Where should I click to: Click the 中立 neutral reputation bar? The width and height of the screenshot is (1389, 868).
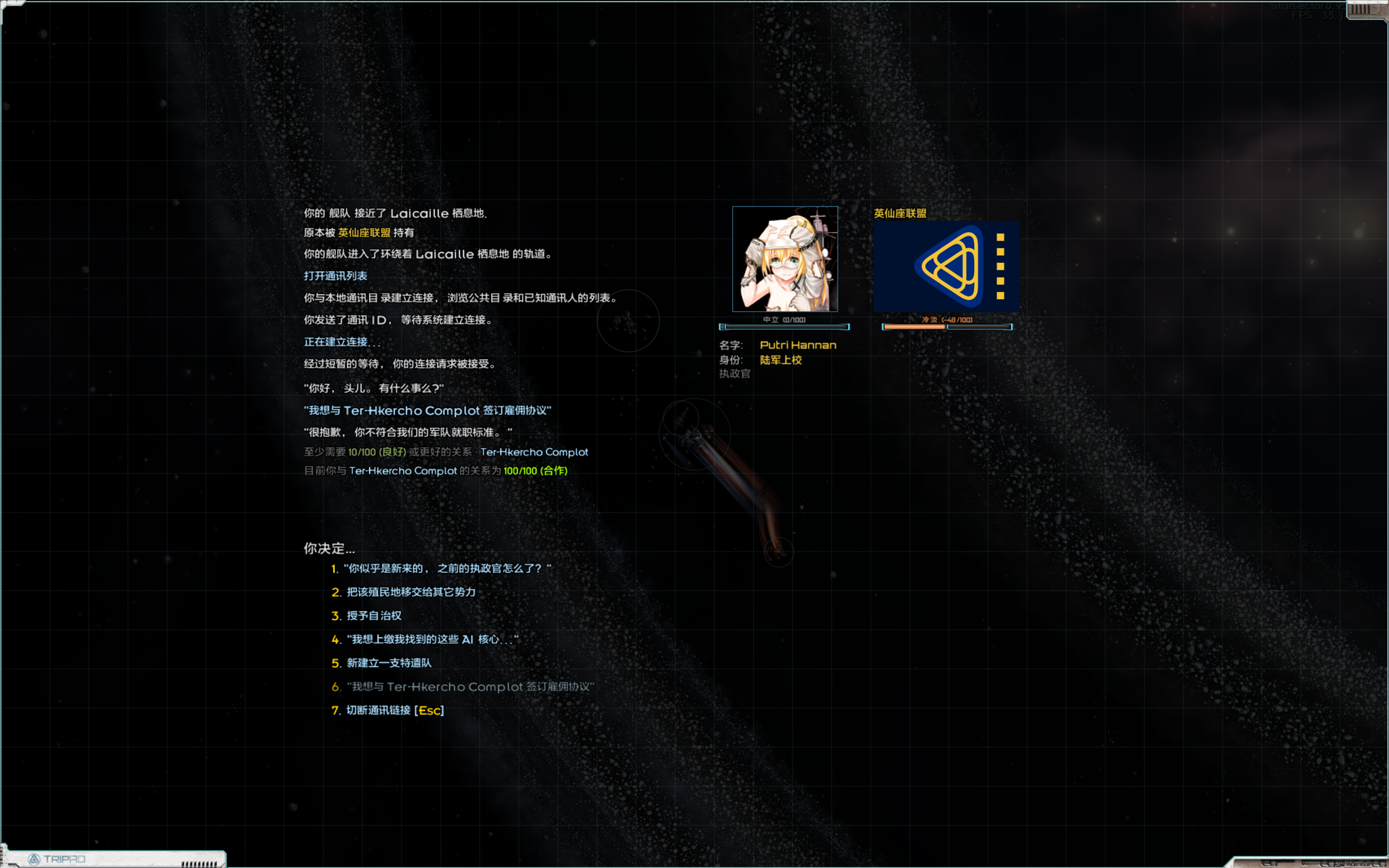785,327
